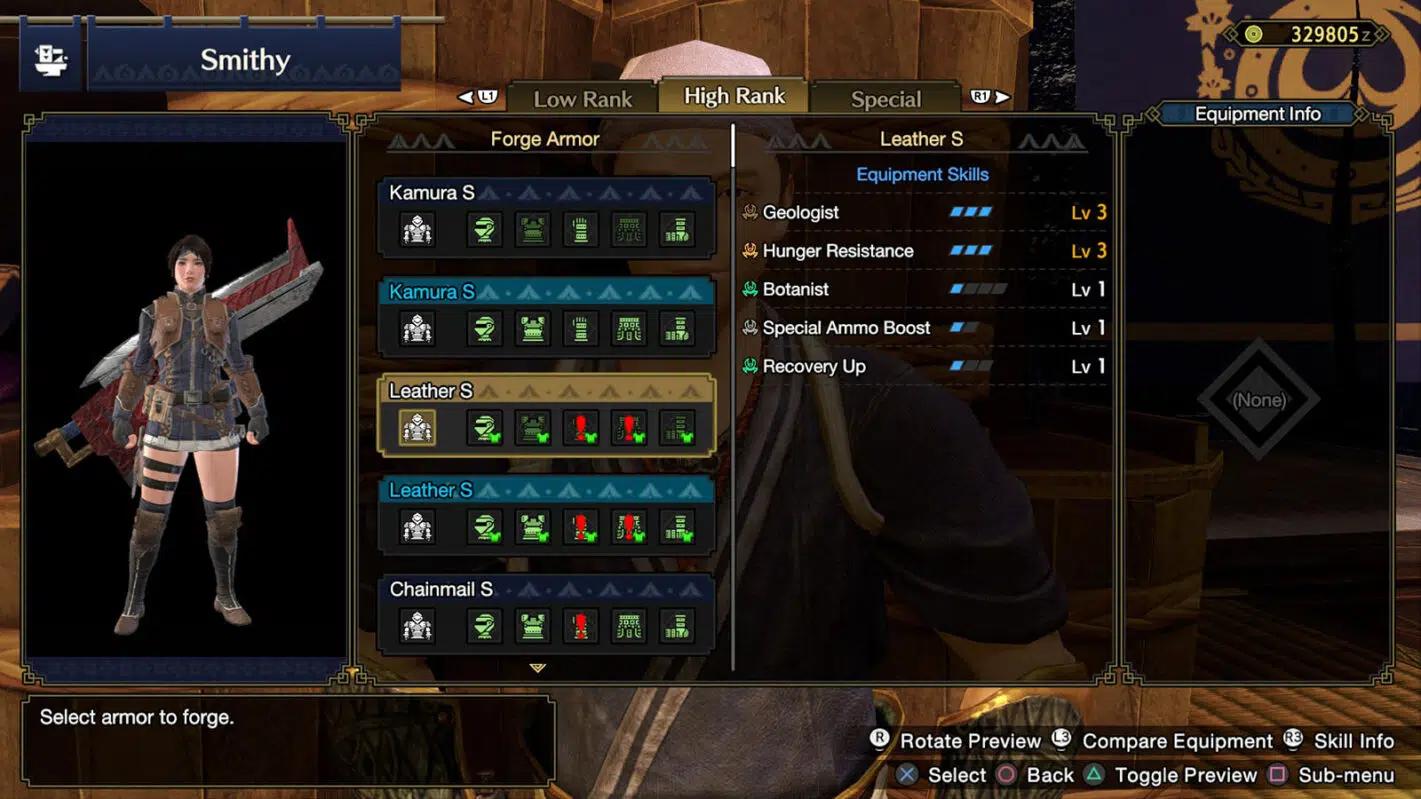Select the Chainmail S leg armor icon

pos(677,627)
